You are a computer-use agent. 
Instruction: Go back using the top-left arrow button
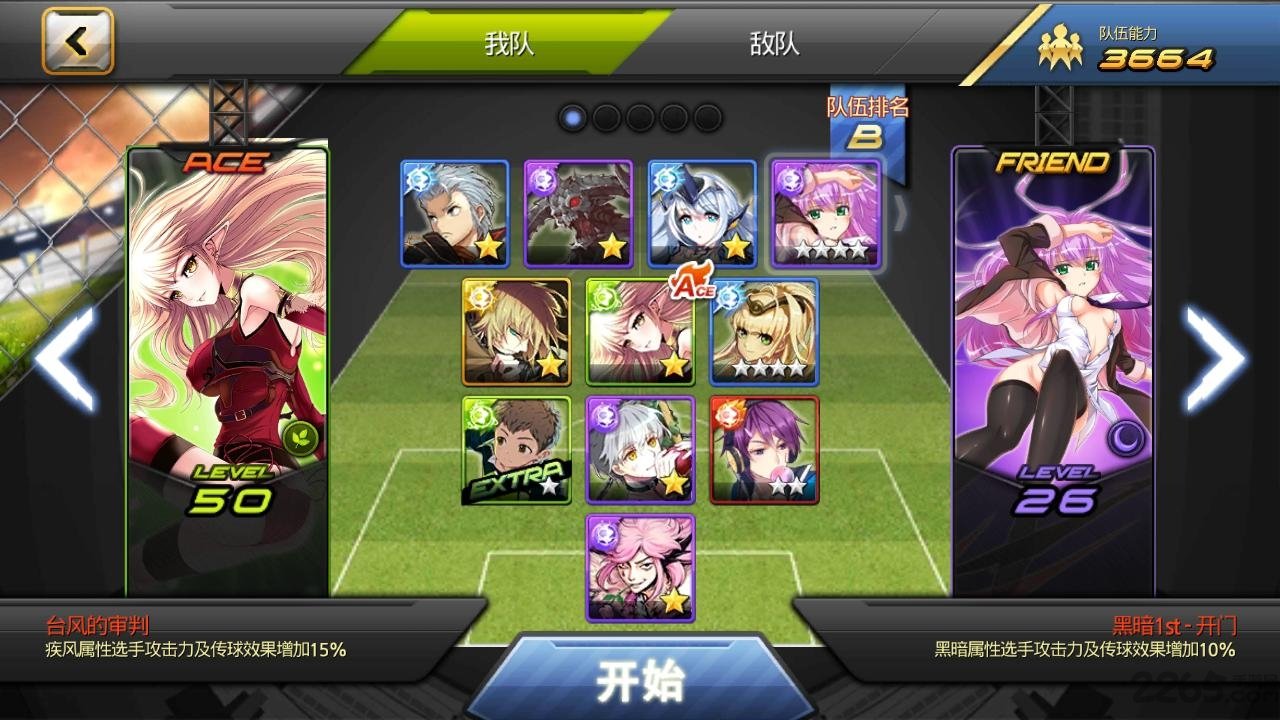coord(78,42)
